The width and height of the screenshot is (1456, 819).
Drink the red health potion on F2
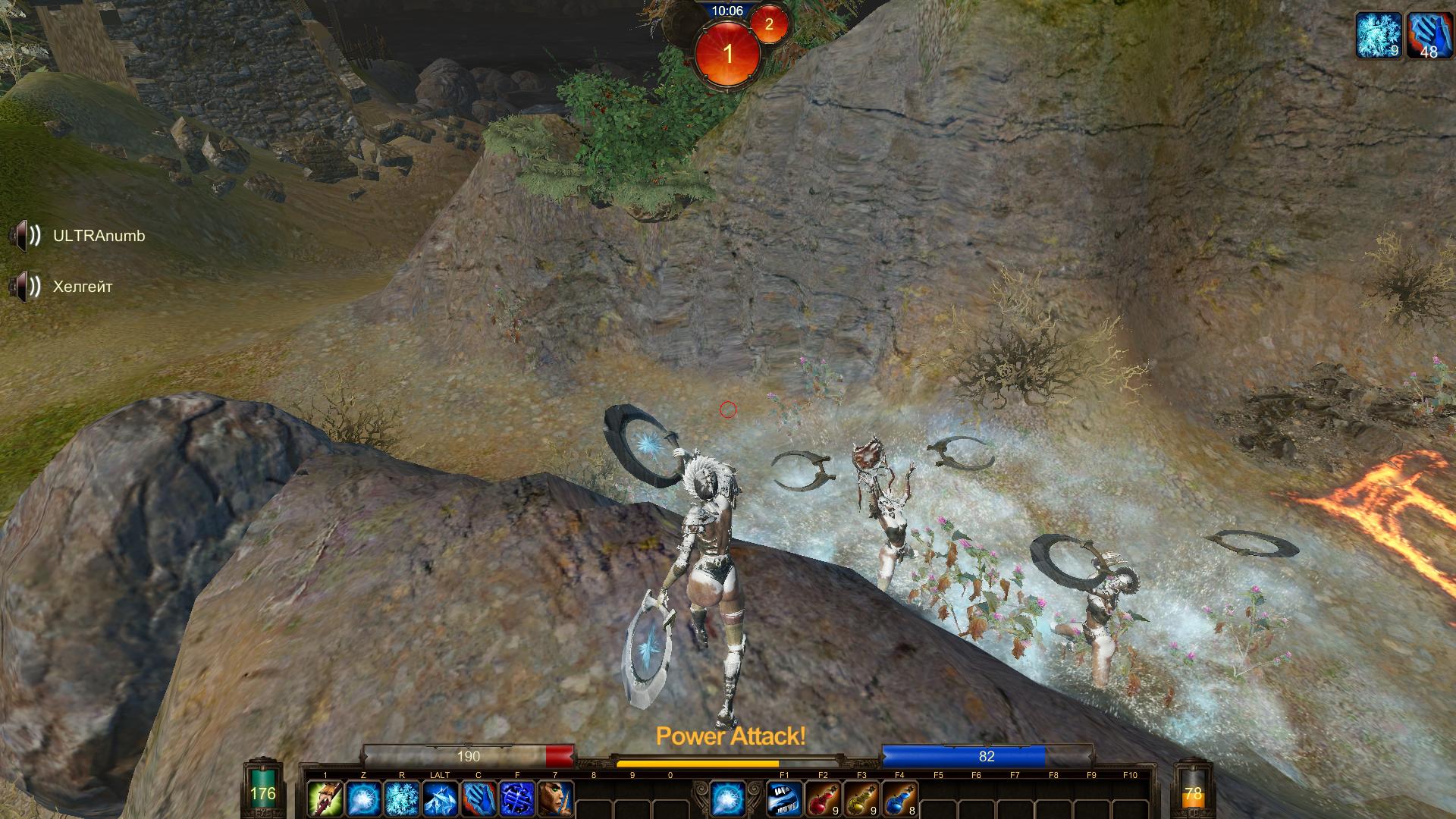click(823, 799)
